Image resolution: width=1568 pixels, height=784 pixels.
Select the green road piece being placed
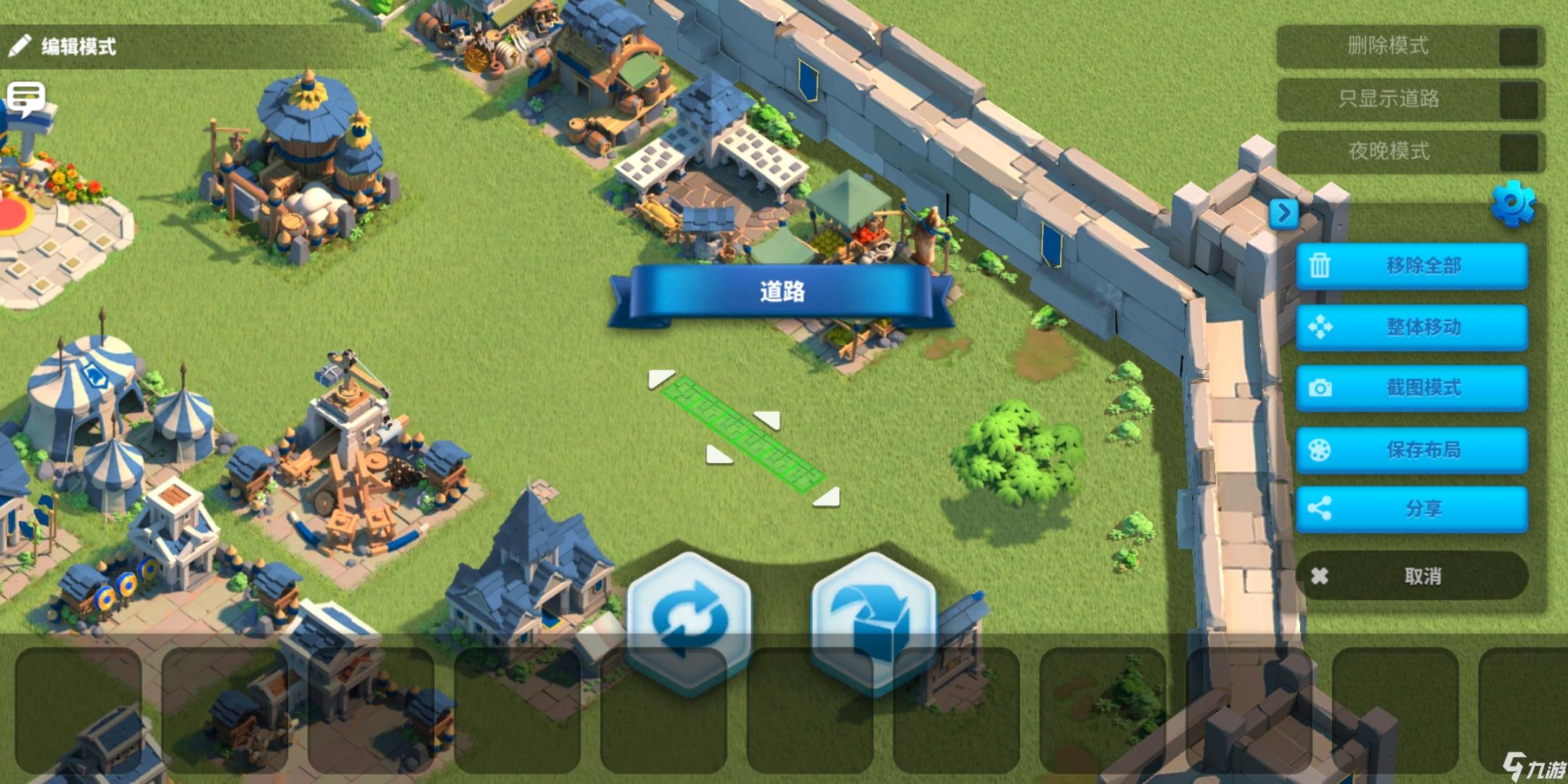(743, 433)
